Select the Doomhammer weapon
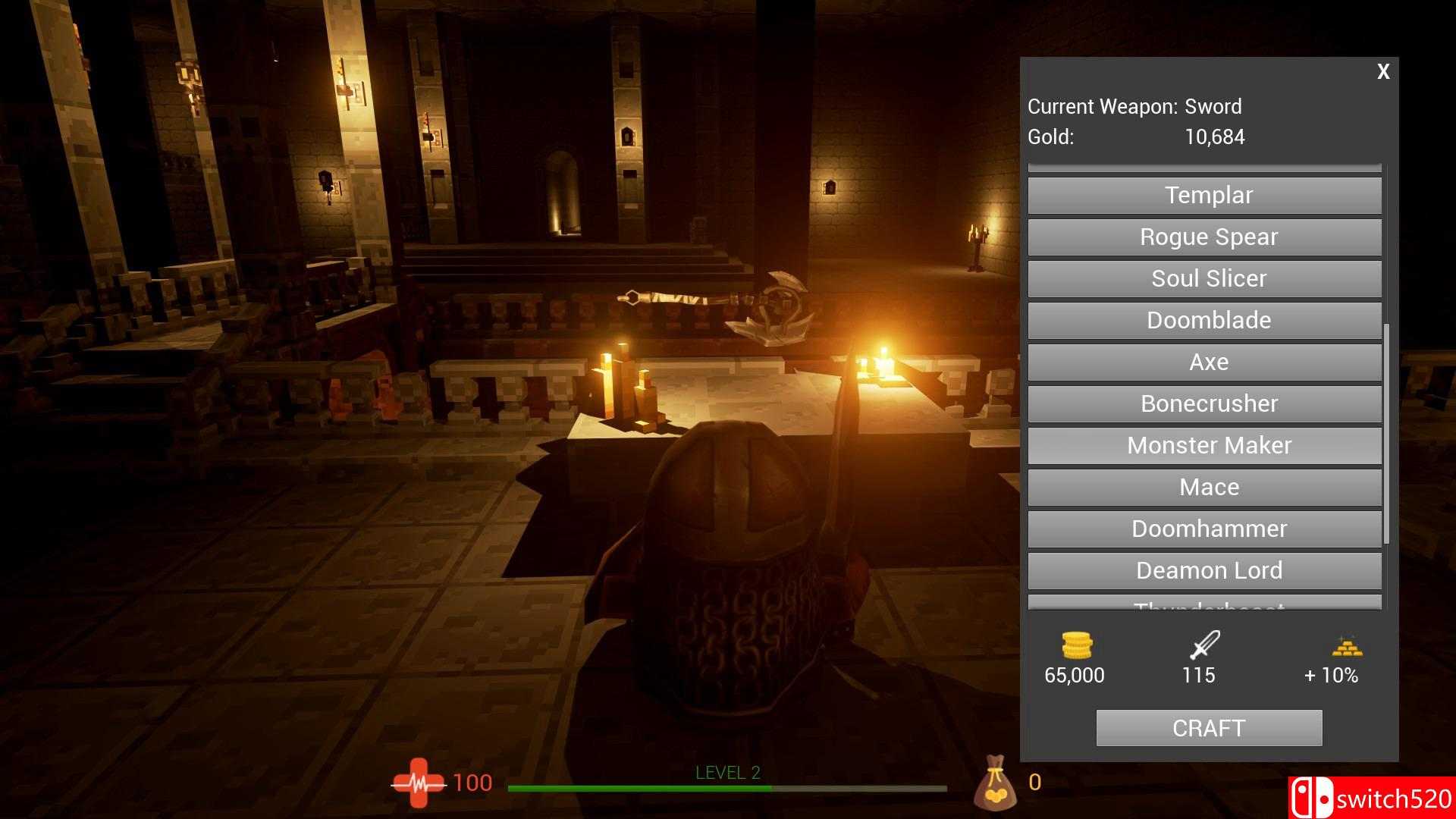1456x819 pixels. click(x=1208, y=529)
